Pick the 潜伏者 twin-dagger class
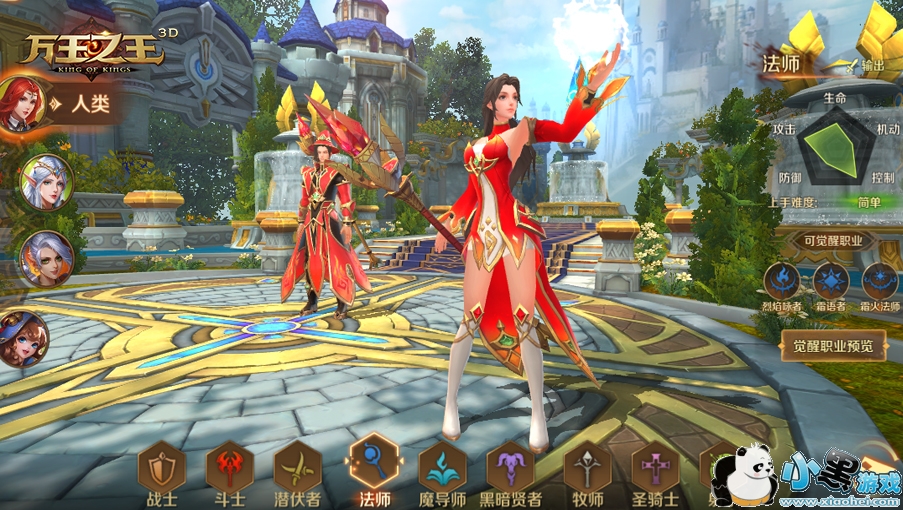The width and height of the screenshot is (903, 510). [x=298, y=468]
